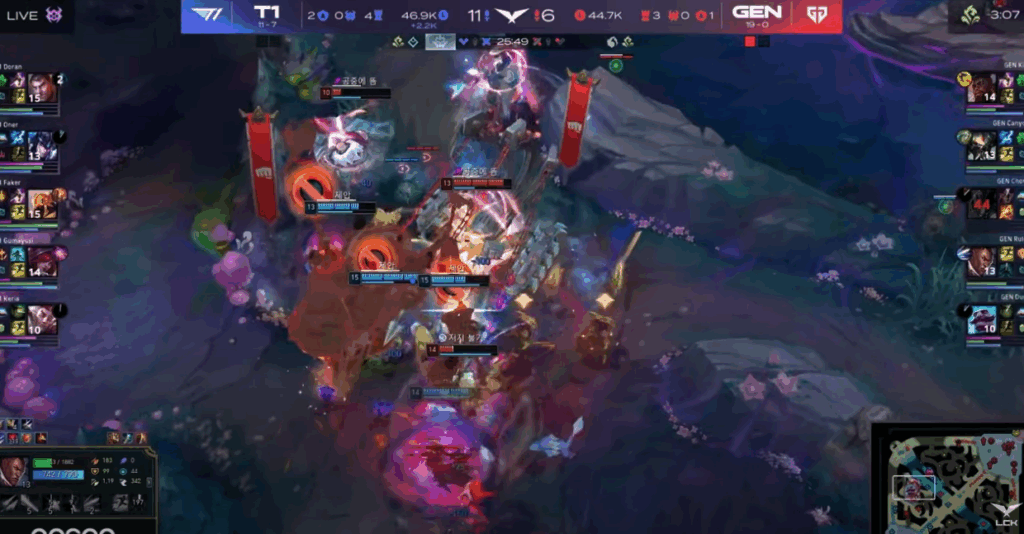
Task: Select GEN Chovy's dead champion portrait
Action: point(984,203)
